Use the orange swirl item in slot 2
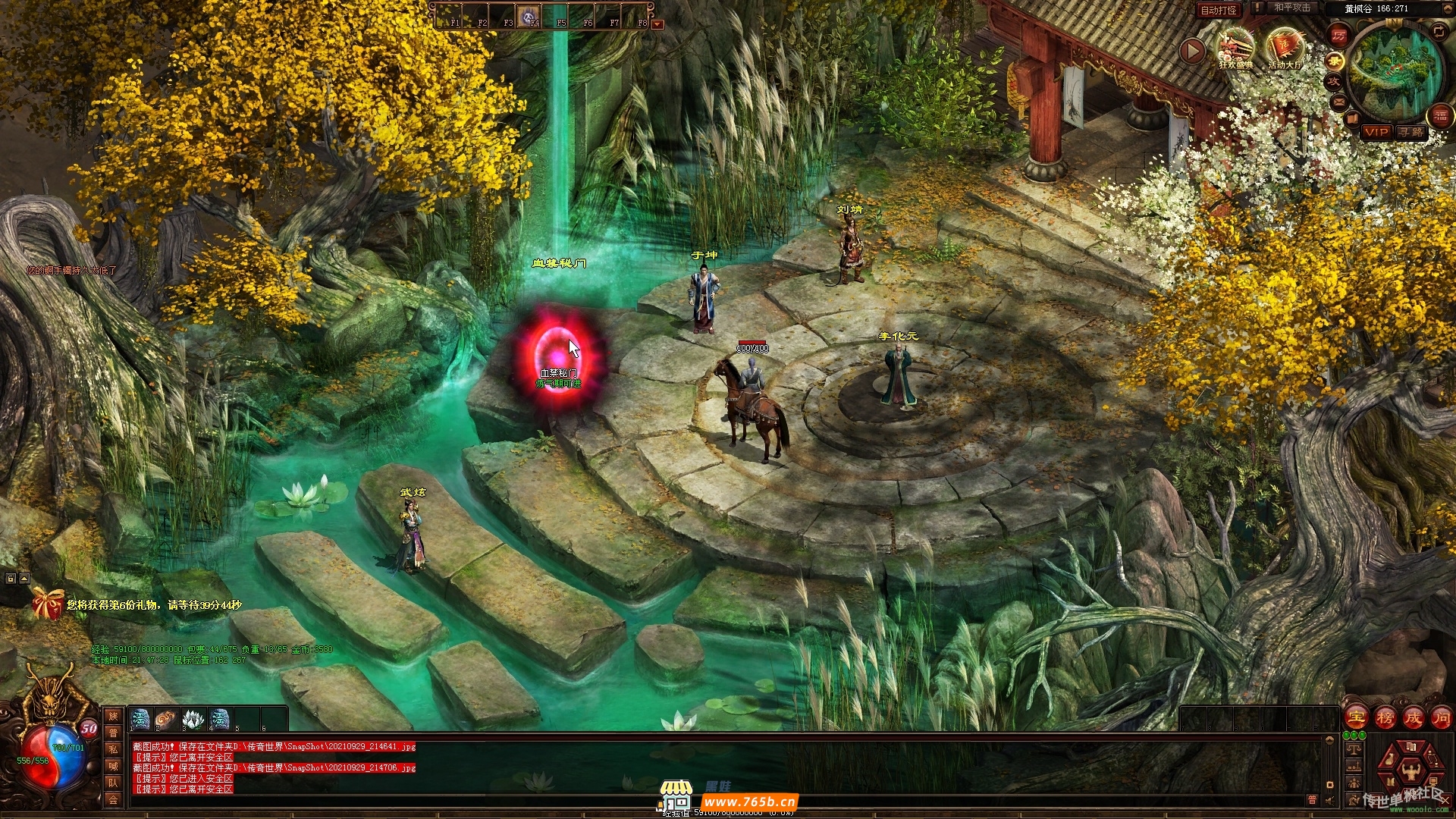This screenshot has height=819, width=1456. pyautogui.click(x=166, y=718)
